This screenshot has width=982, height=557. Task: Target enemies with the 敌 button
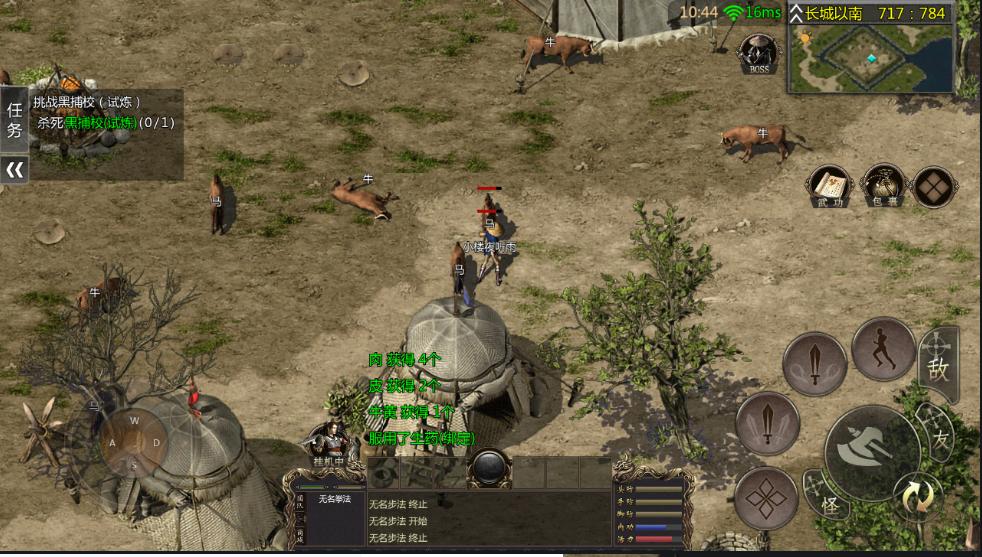click(938, 366)
